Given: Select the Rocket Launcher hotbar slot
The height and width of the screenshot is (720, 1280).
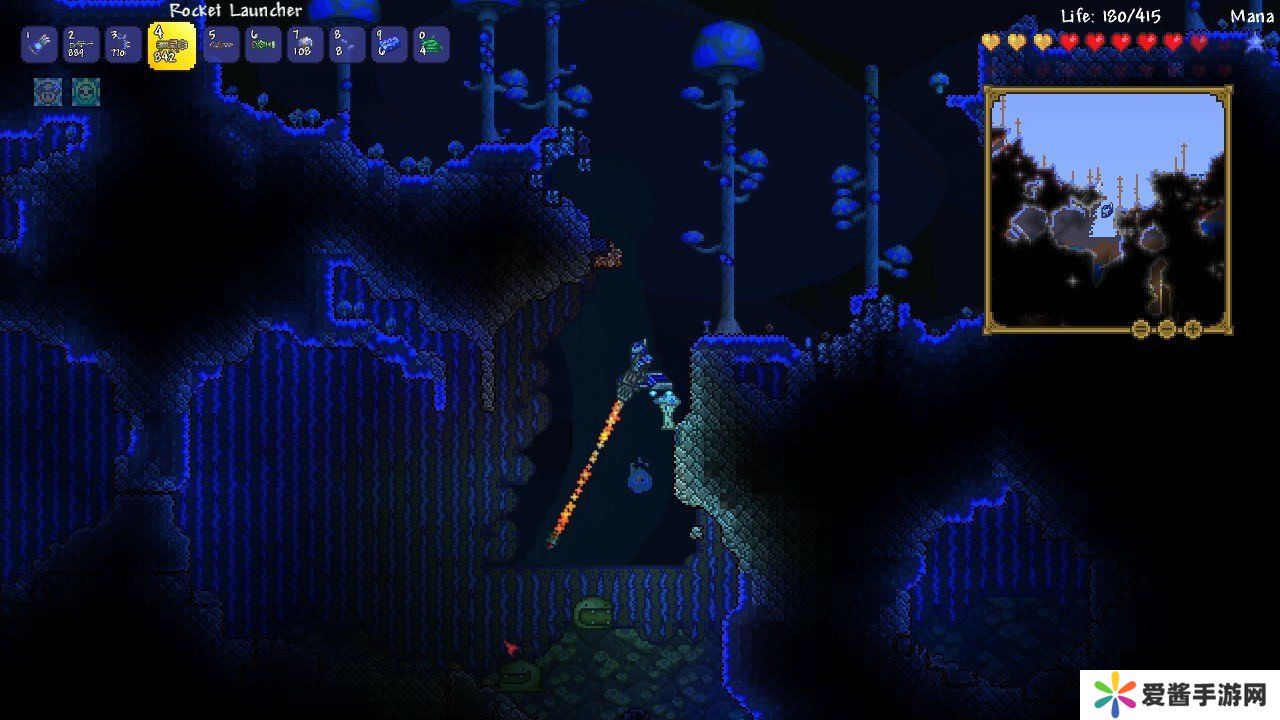Looking at the screenshot, I should 172,45.
